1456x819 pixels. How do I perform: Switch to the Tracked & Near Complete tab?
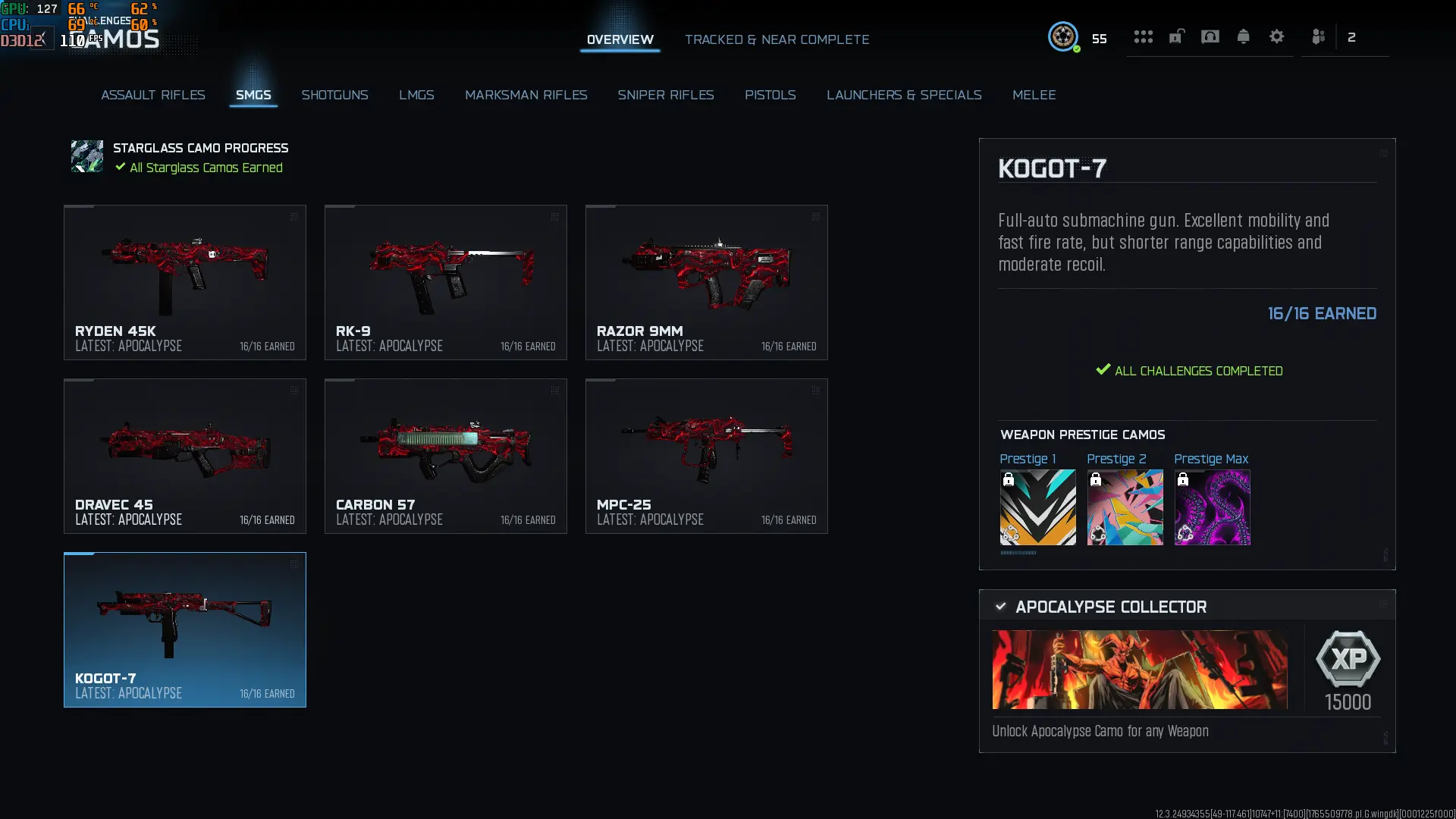pos(777,39)
